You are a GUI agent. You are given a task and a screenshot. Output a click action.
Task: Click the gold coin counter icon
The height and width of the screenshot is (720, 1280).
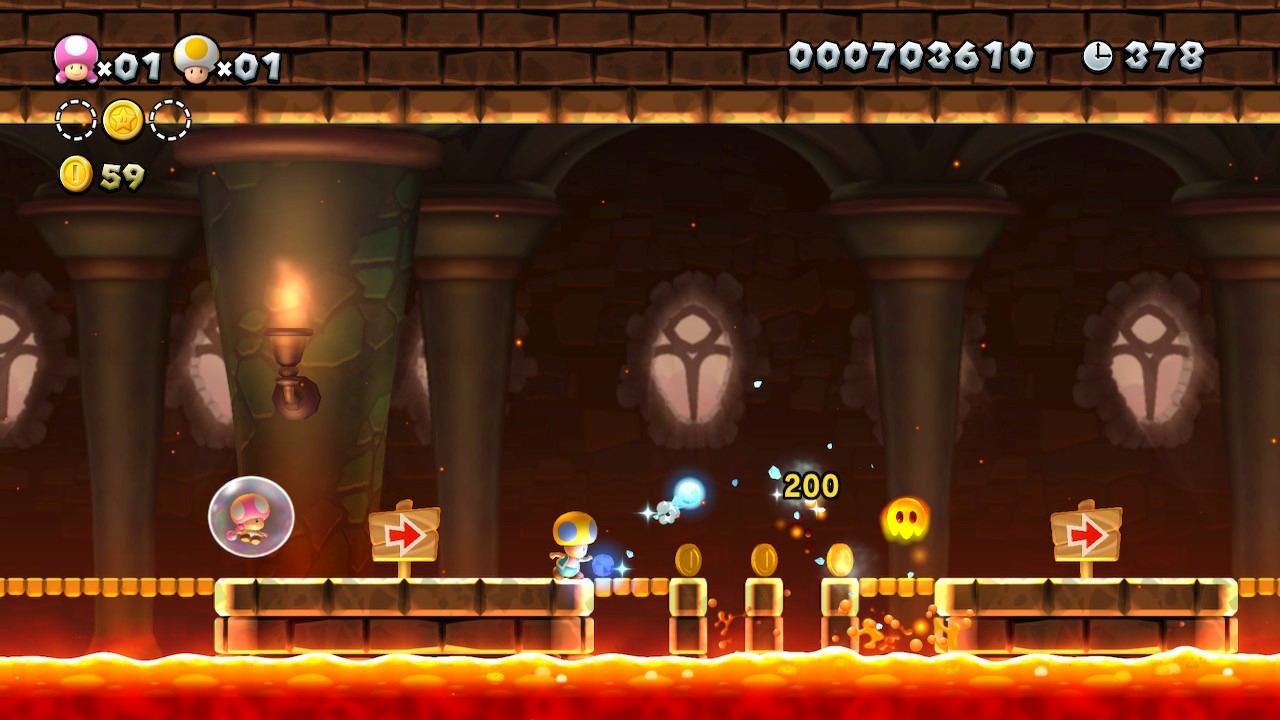coord(76,174)
